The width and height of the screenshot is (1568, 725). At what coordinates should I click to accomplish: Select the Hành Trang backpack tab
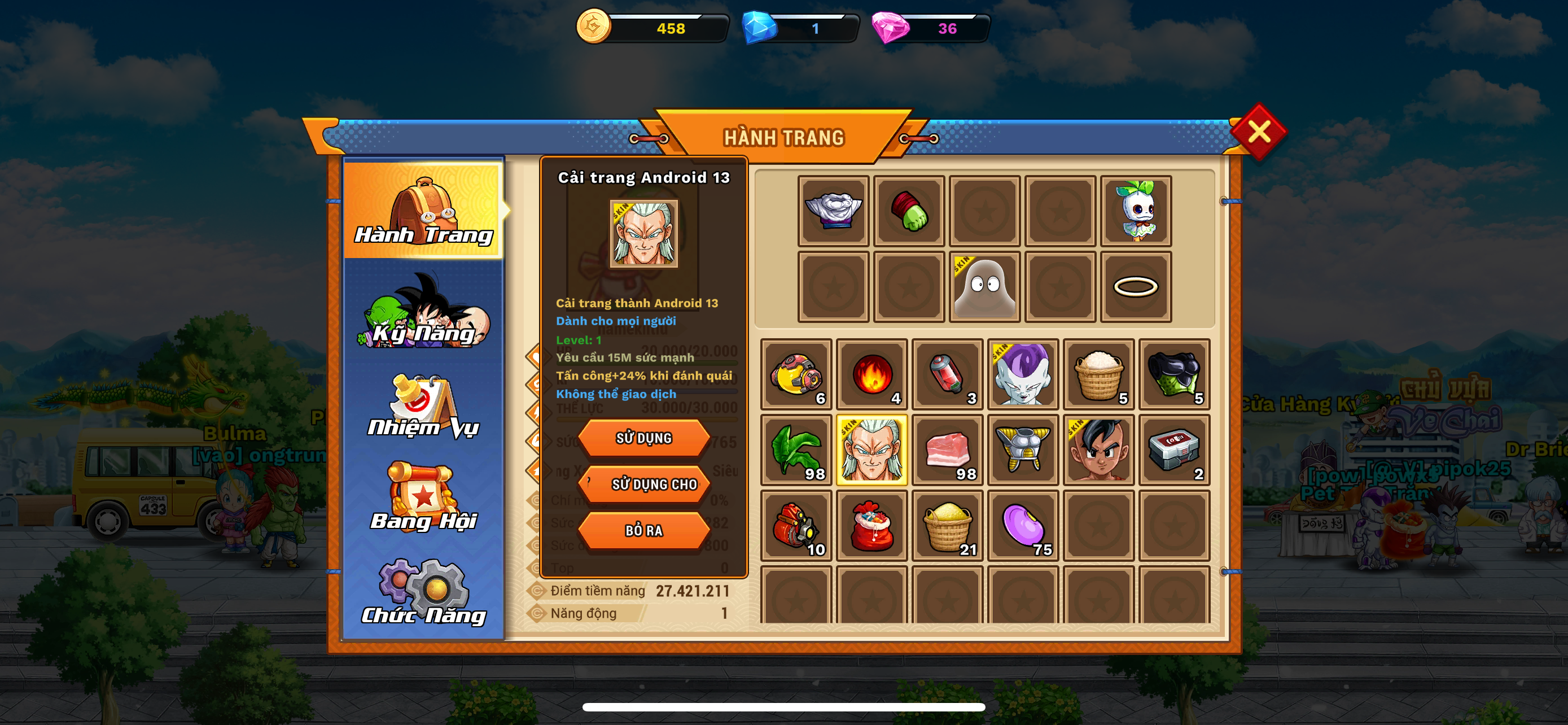(424, 210)
